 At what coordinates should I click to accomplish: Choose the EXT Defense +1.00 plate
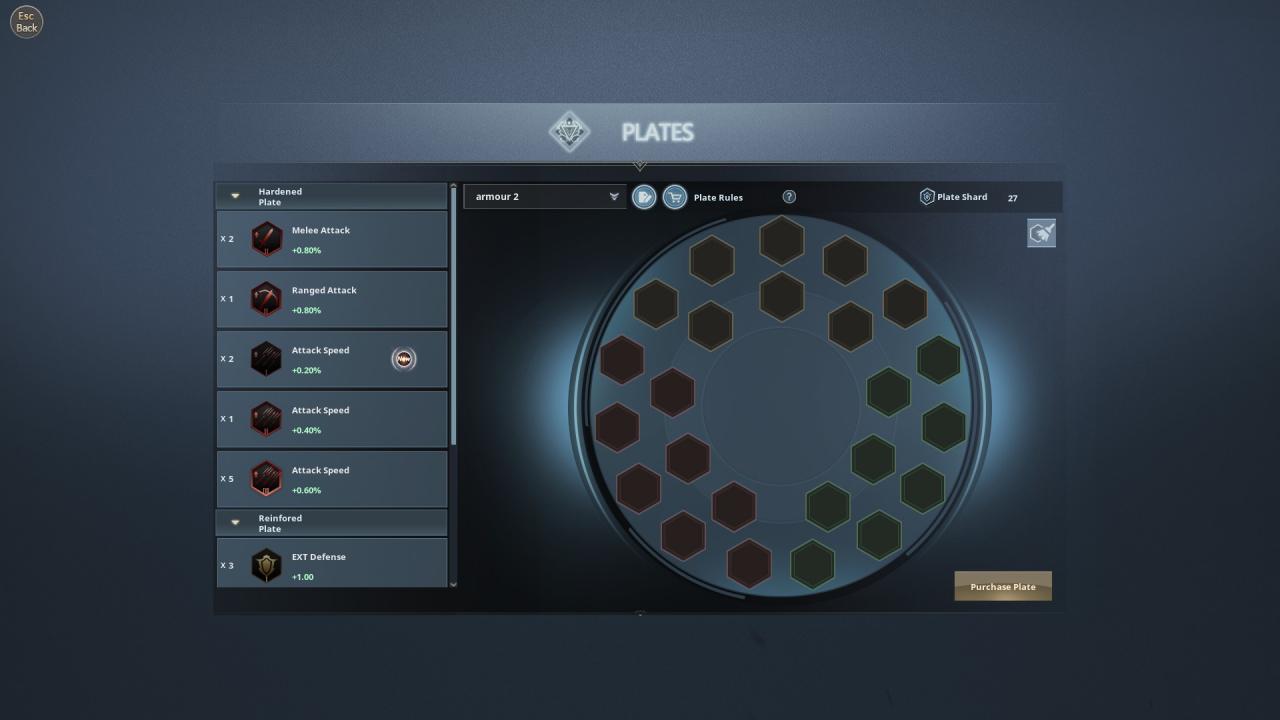click(332, 565)
